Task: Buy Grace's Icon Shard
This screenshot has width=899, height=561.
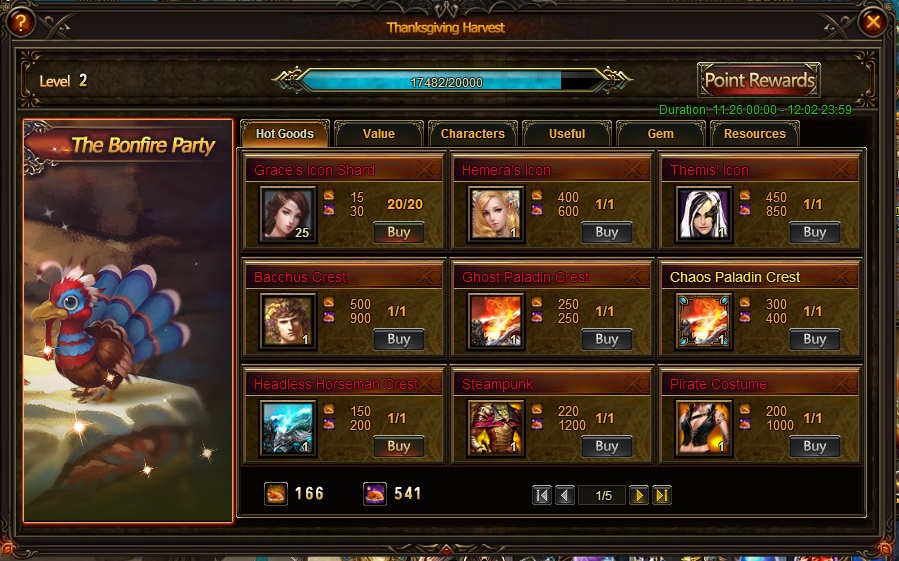Action: tap(399, 232)
